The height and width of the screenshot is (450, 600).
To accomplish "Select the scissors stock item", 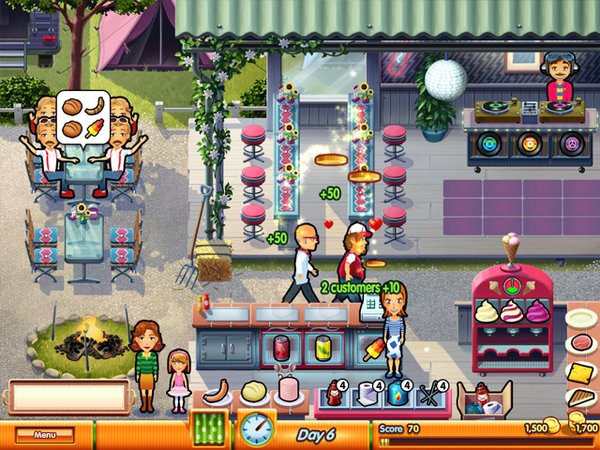I will click(429, 397).
